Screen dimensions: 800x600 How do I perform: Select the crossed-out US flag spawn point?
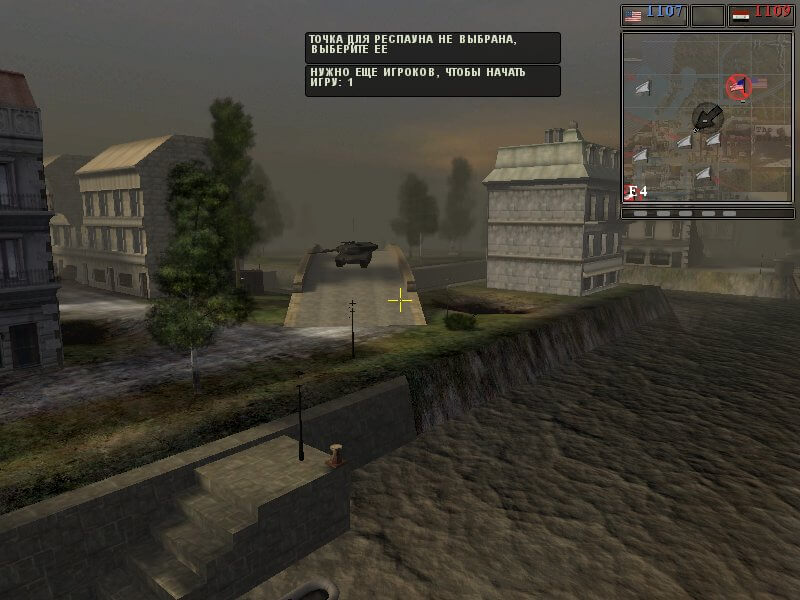[x=738, y=87]
